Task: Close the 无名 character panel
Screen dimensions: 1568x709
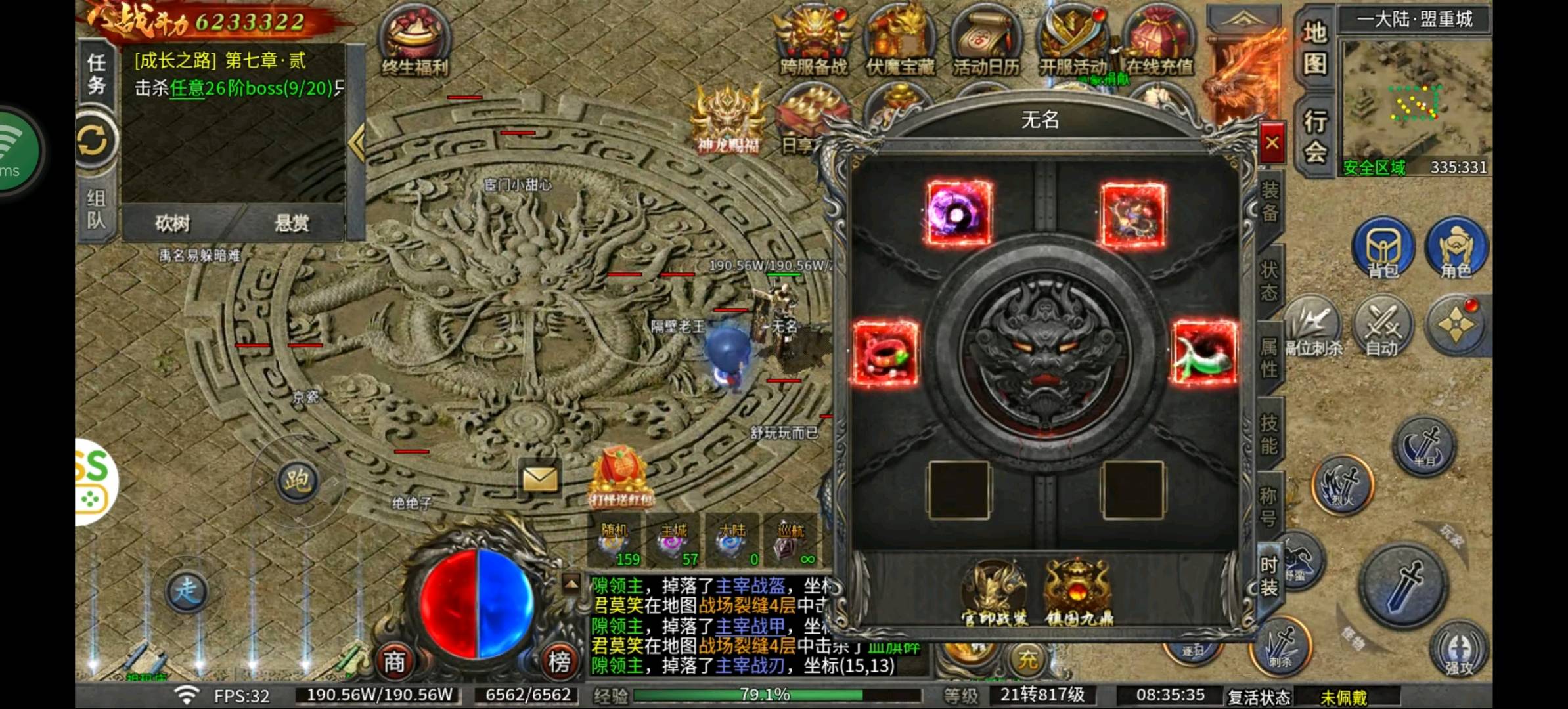Action: [1272, 142]
